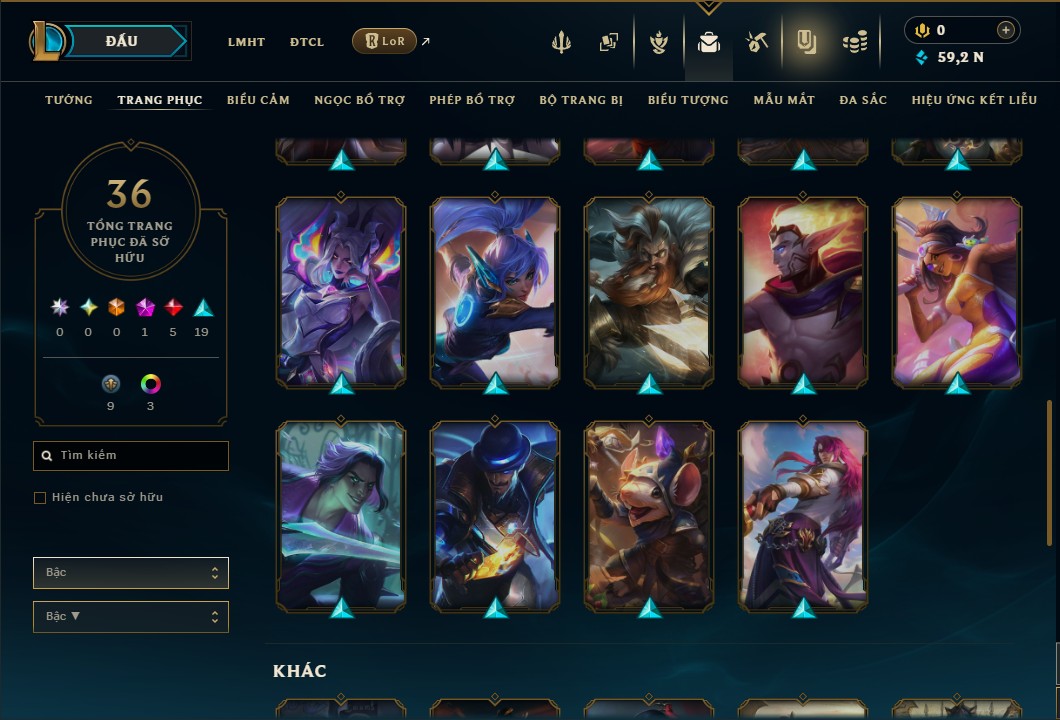
Task: Switch to the TƯỚNG tab
Action: (x=69, y=100)
